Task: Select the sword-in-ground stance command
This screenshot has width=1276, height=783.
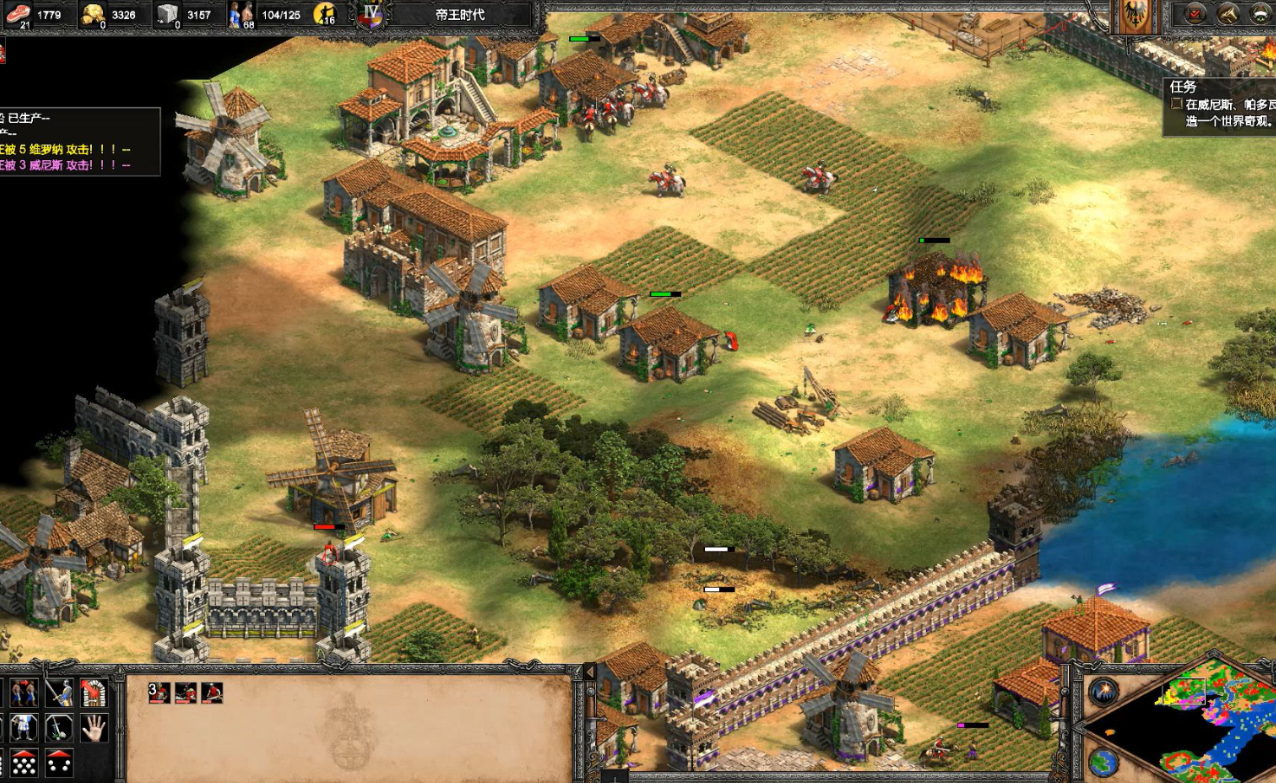Action: click(58, 727)
